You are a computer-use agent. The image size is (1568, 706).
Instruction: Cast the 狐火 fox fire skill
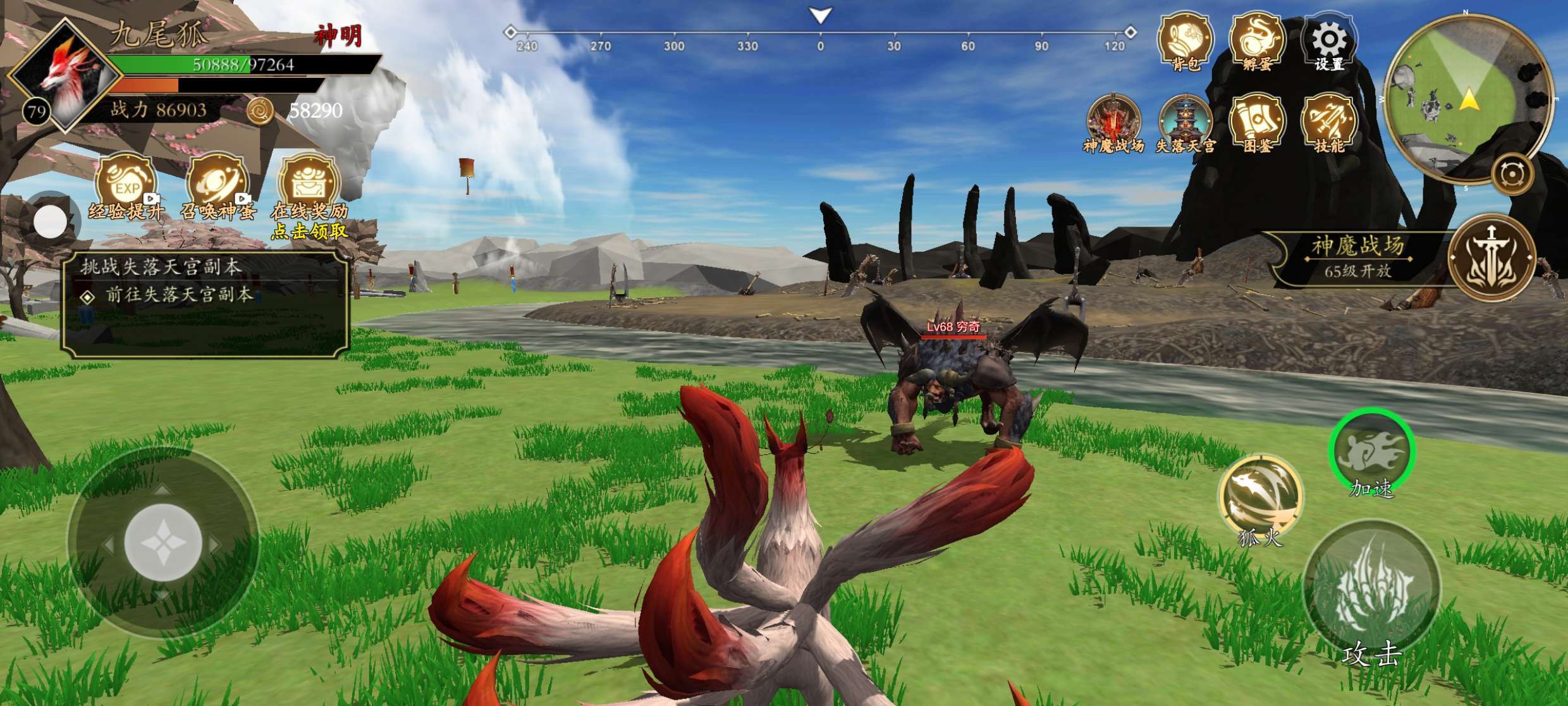coord(1260,497)
